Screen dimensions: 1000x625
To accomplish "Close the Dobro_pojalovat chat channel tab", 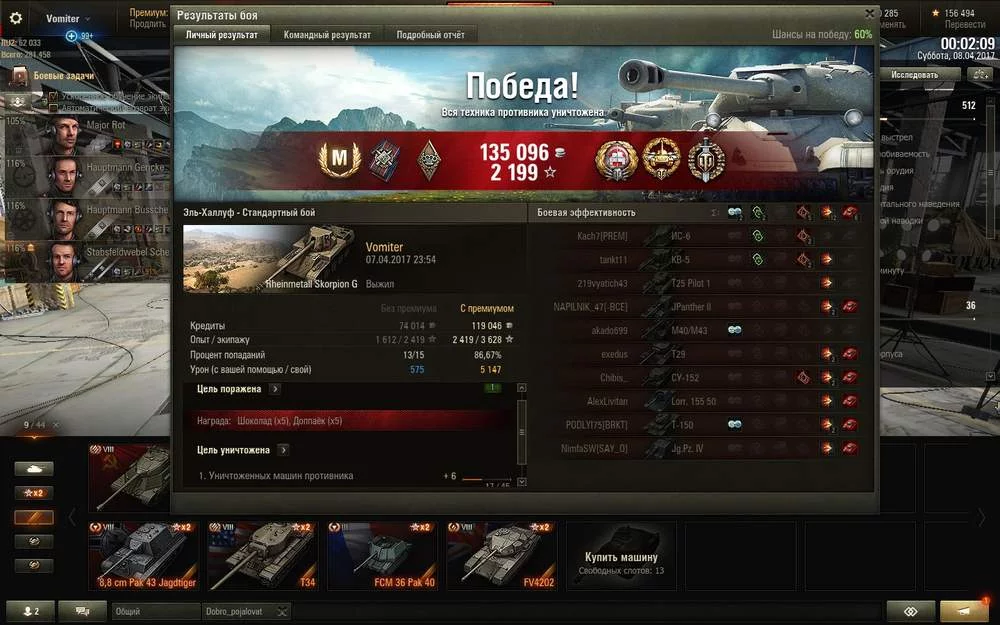I will [x=283, y=611].
